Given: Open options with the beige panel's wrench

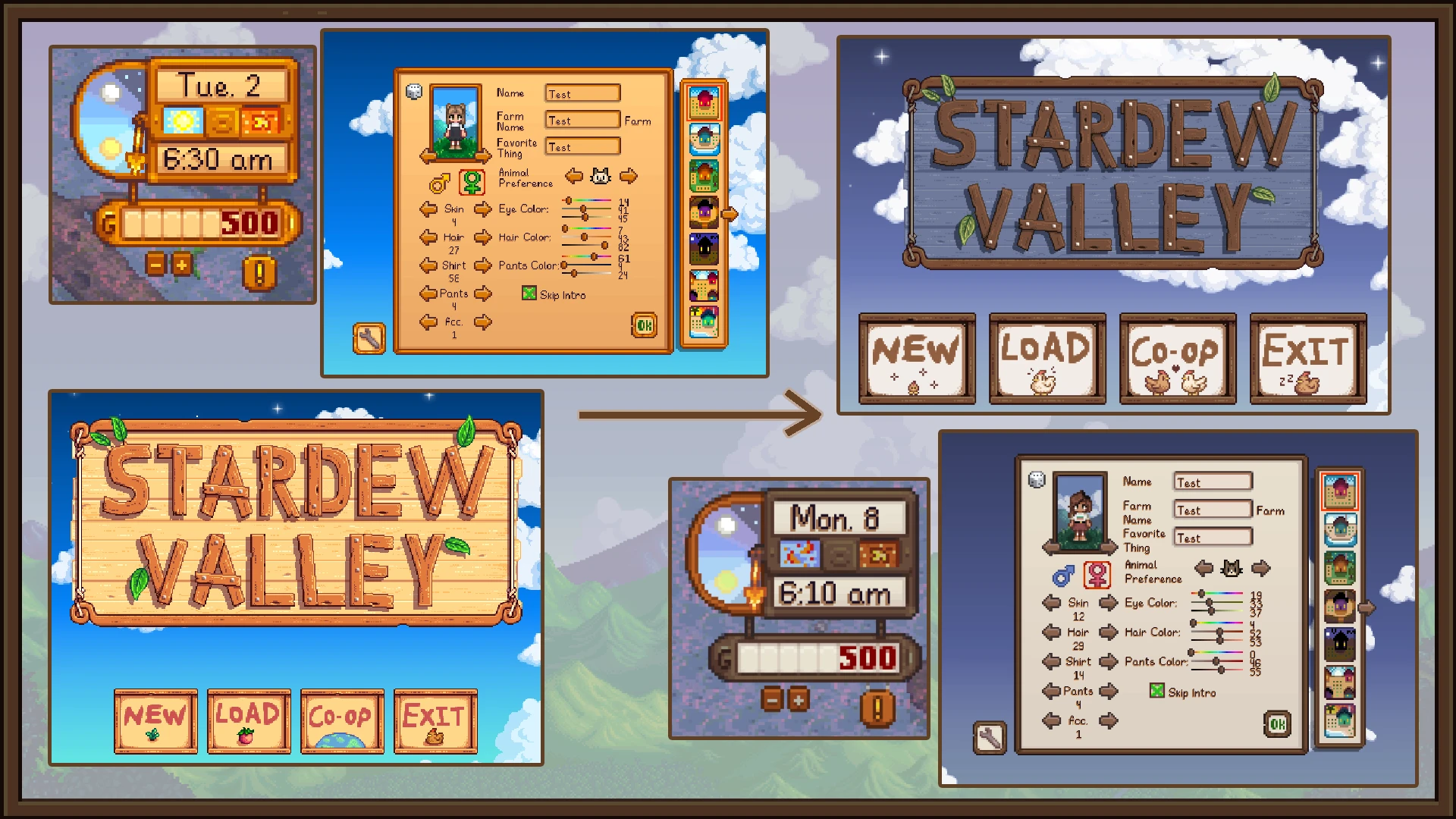Looking at the screenshot, I should click(990, 737).
